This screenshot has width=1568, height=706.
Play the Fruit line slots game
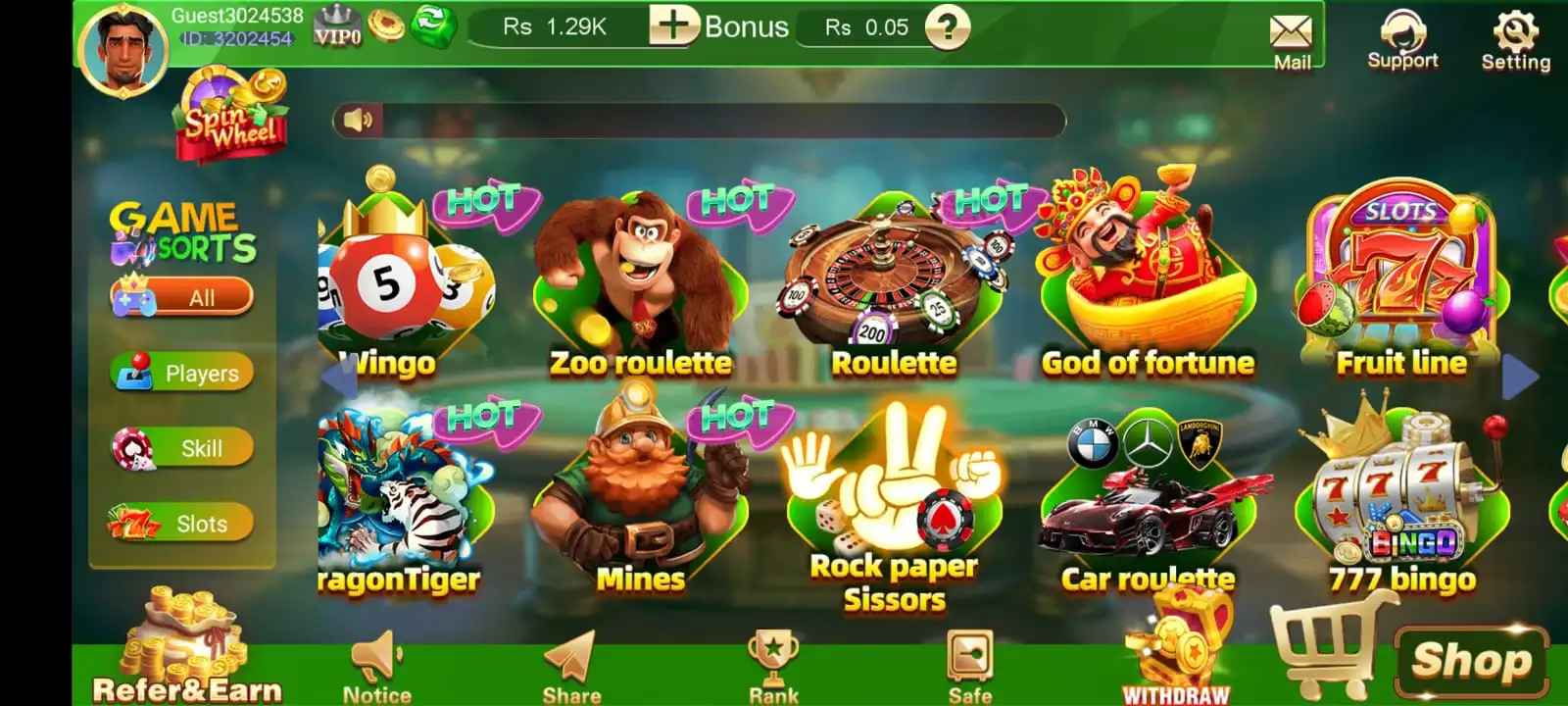click(x=1400, y=284)
